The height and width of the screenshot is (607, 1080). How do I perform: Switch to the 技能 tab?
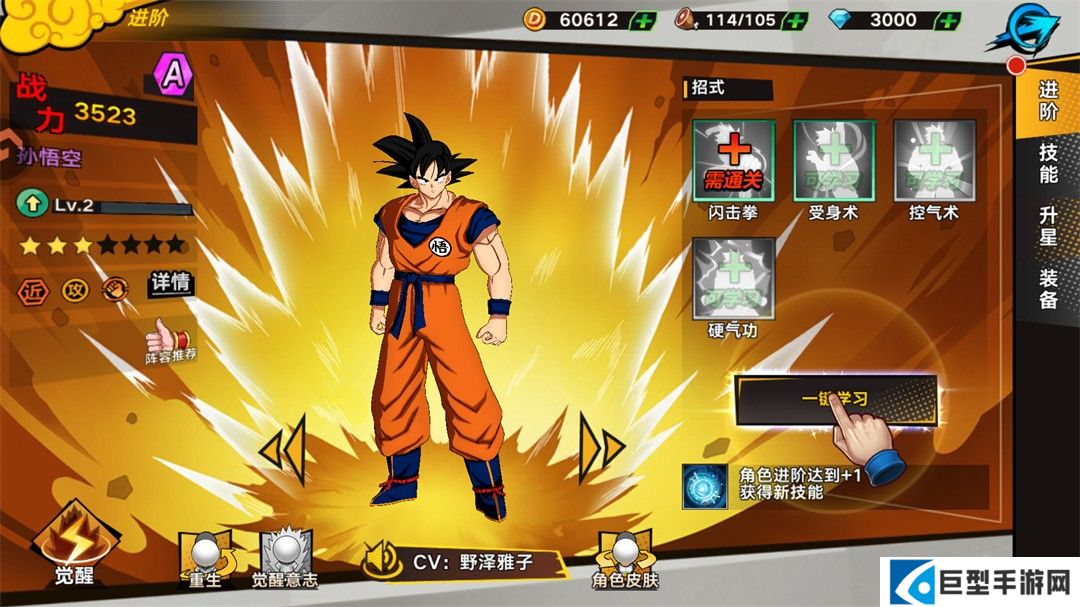1048,164
